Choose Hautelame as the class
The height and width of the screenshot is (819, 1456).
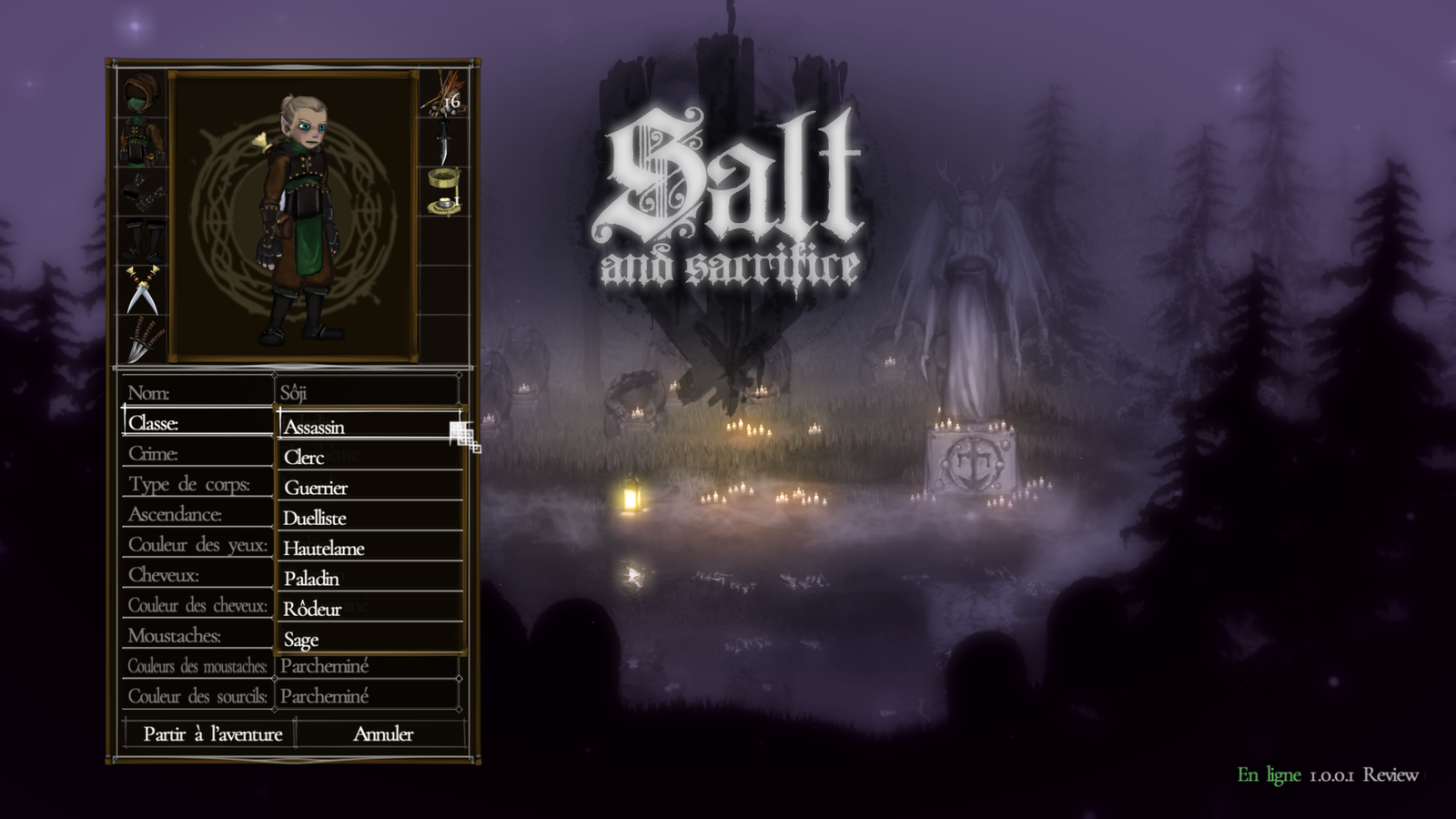click(x=369, y=548)
